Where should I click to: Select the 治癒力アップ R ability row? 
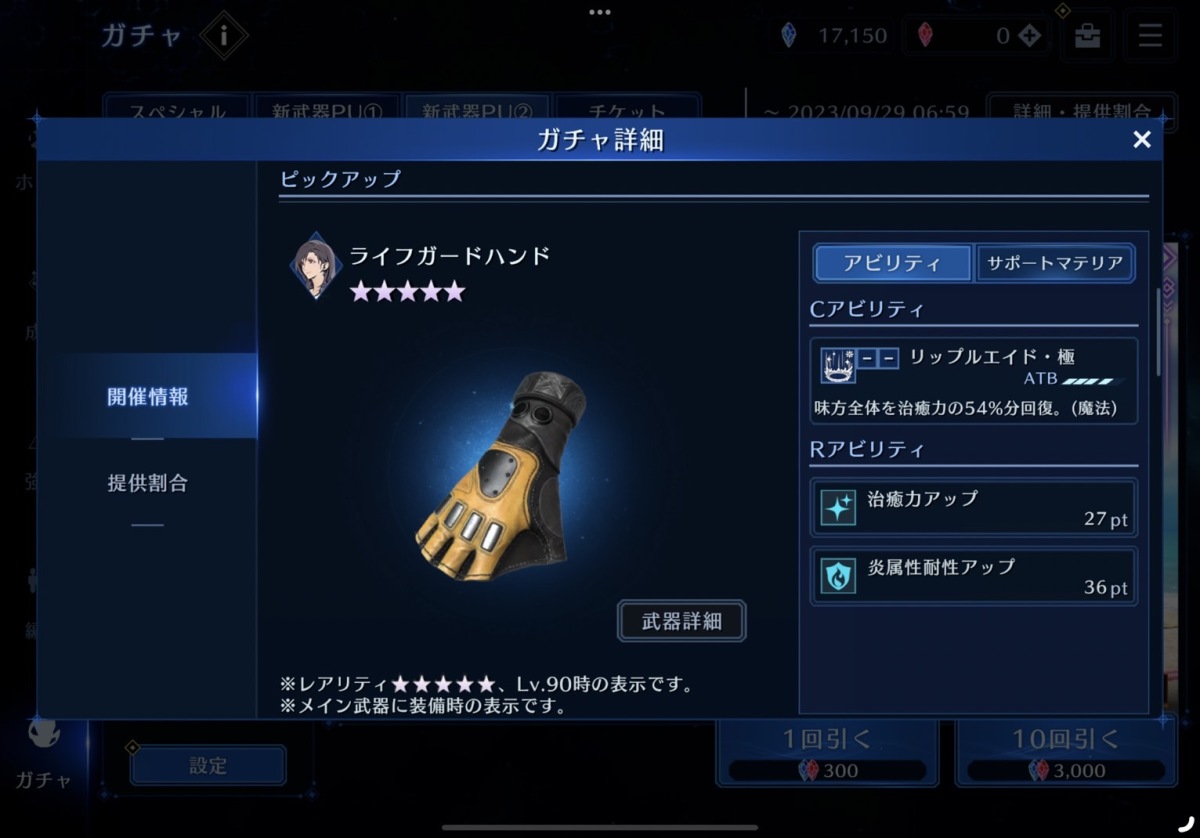click(x=973, y=508)
